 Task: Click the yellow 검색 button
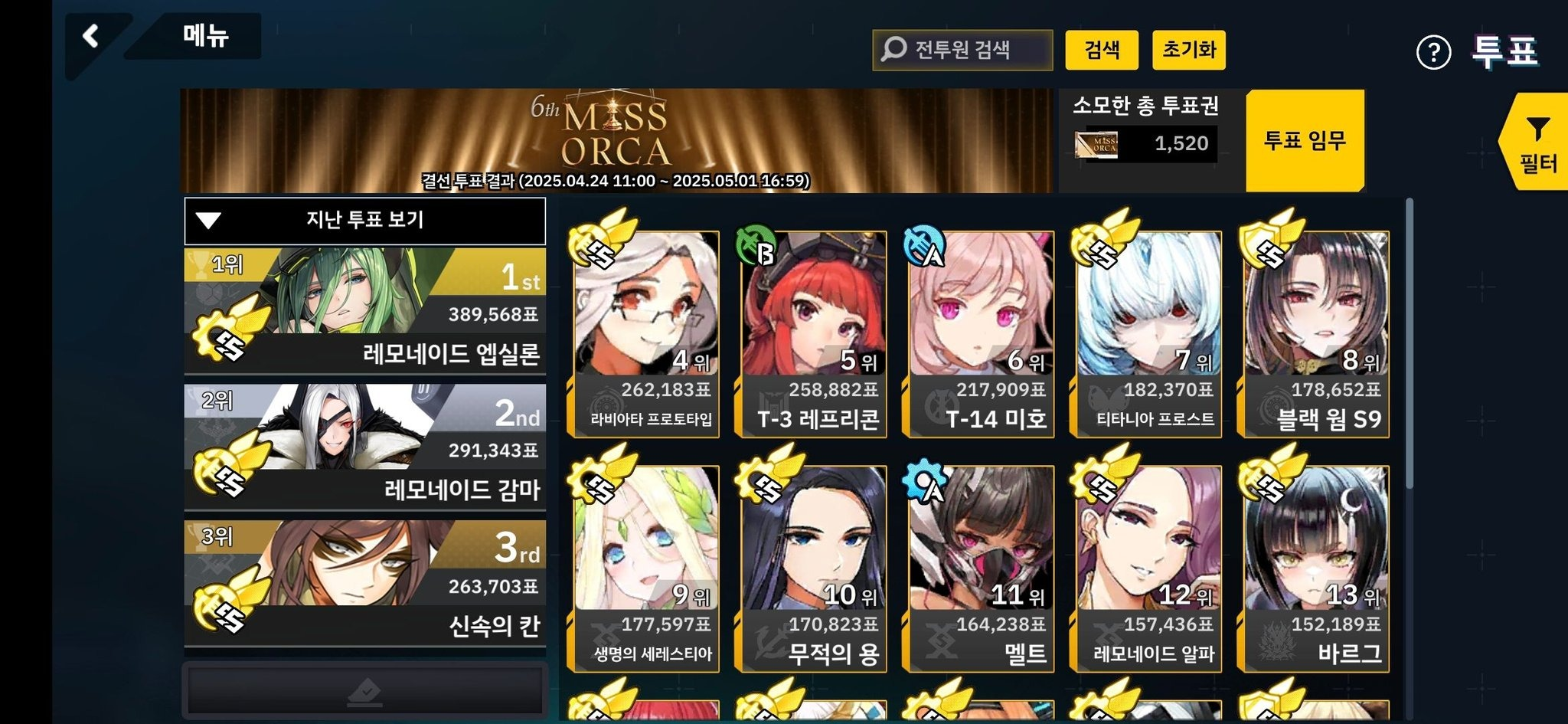1102,51
